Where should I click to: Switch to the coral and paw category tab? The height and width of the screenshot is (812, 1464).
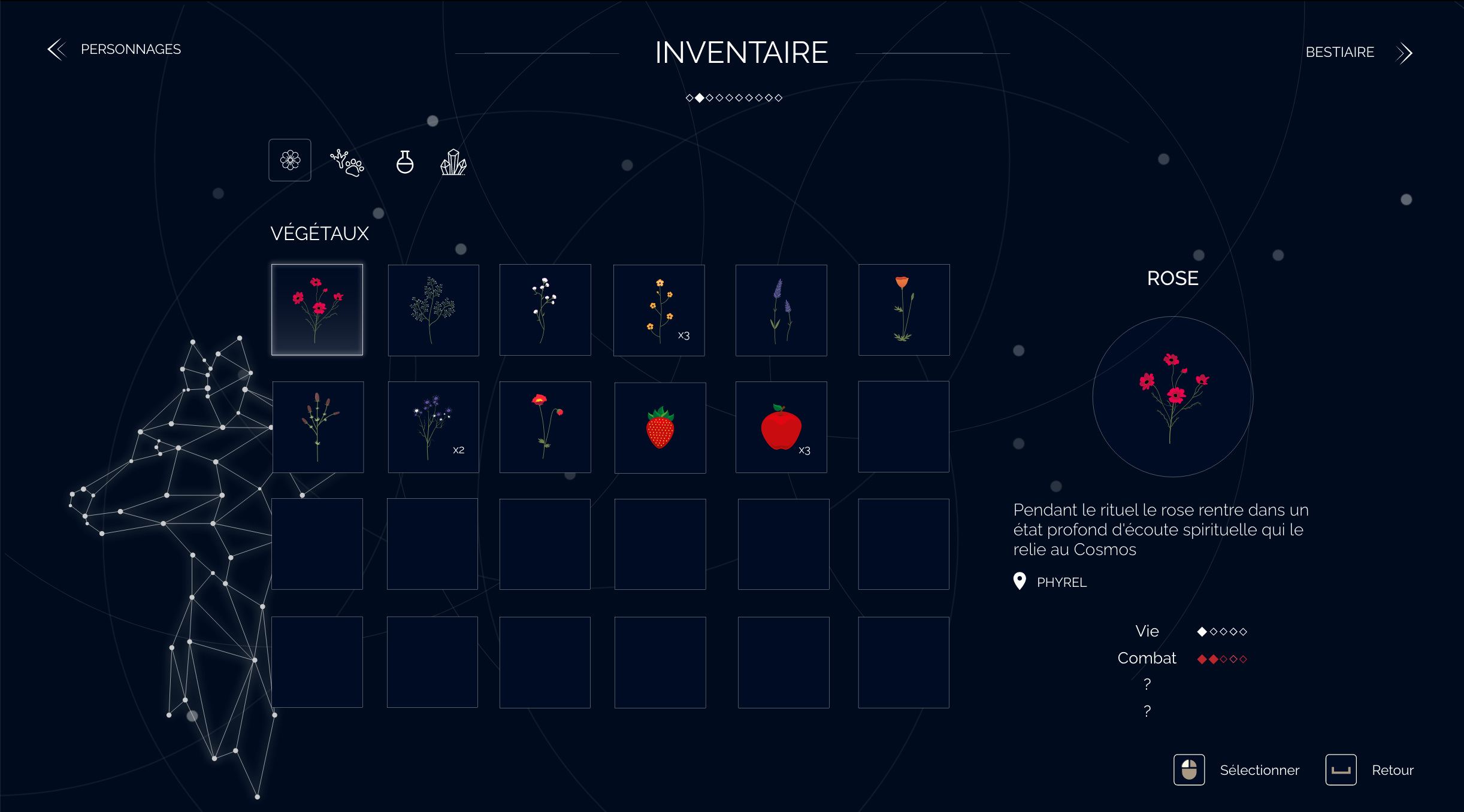(347, 162)
